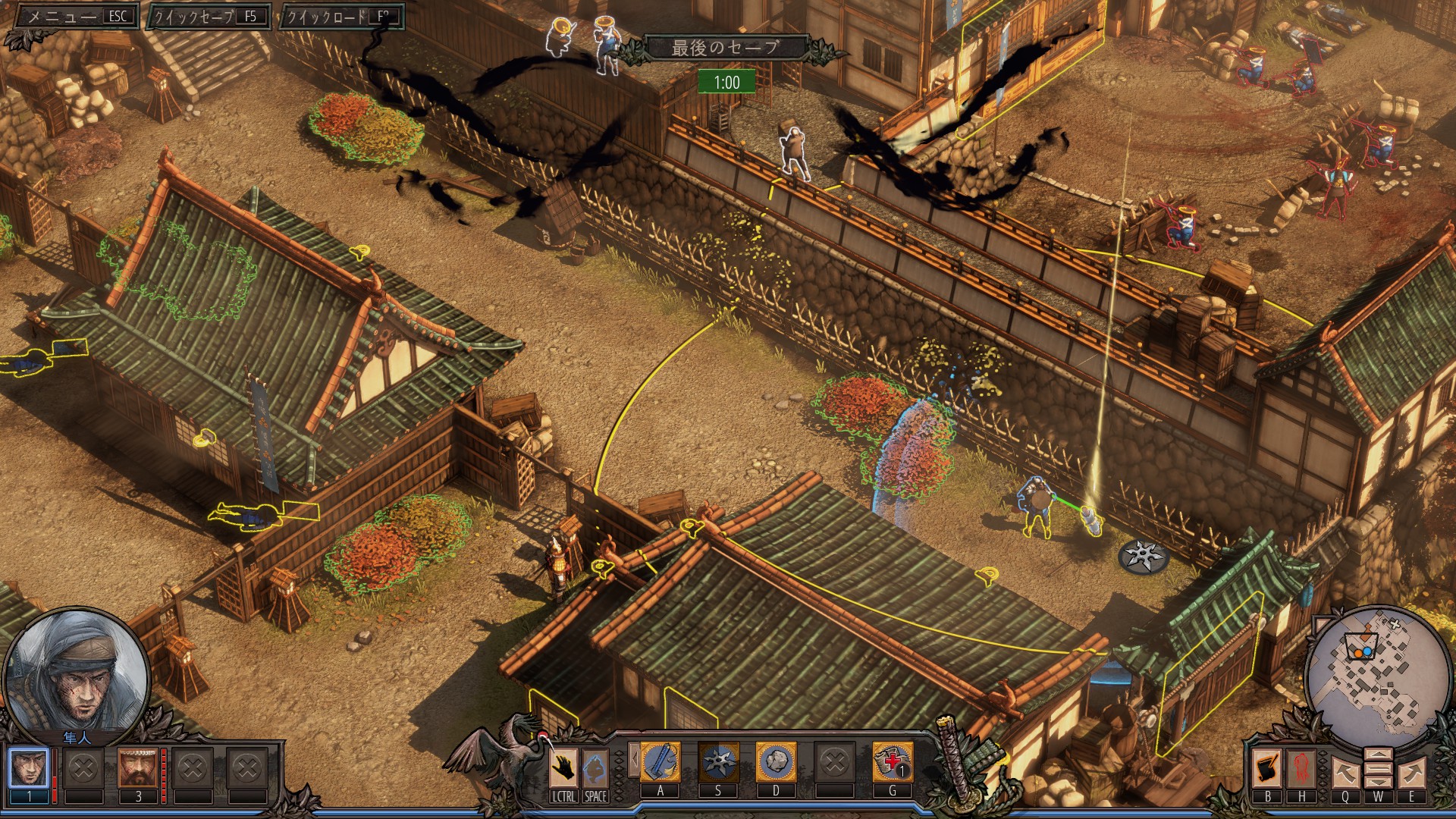Click the zoom-in up triangle button

click(1378, 755)
